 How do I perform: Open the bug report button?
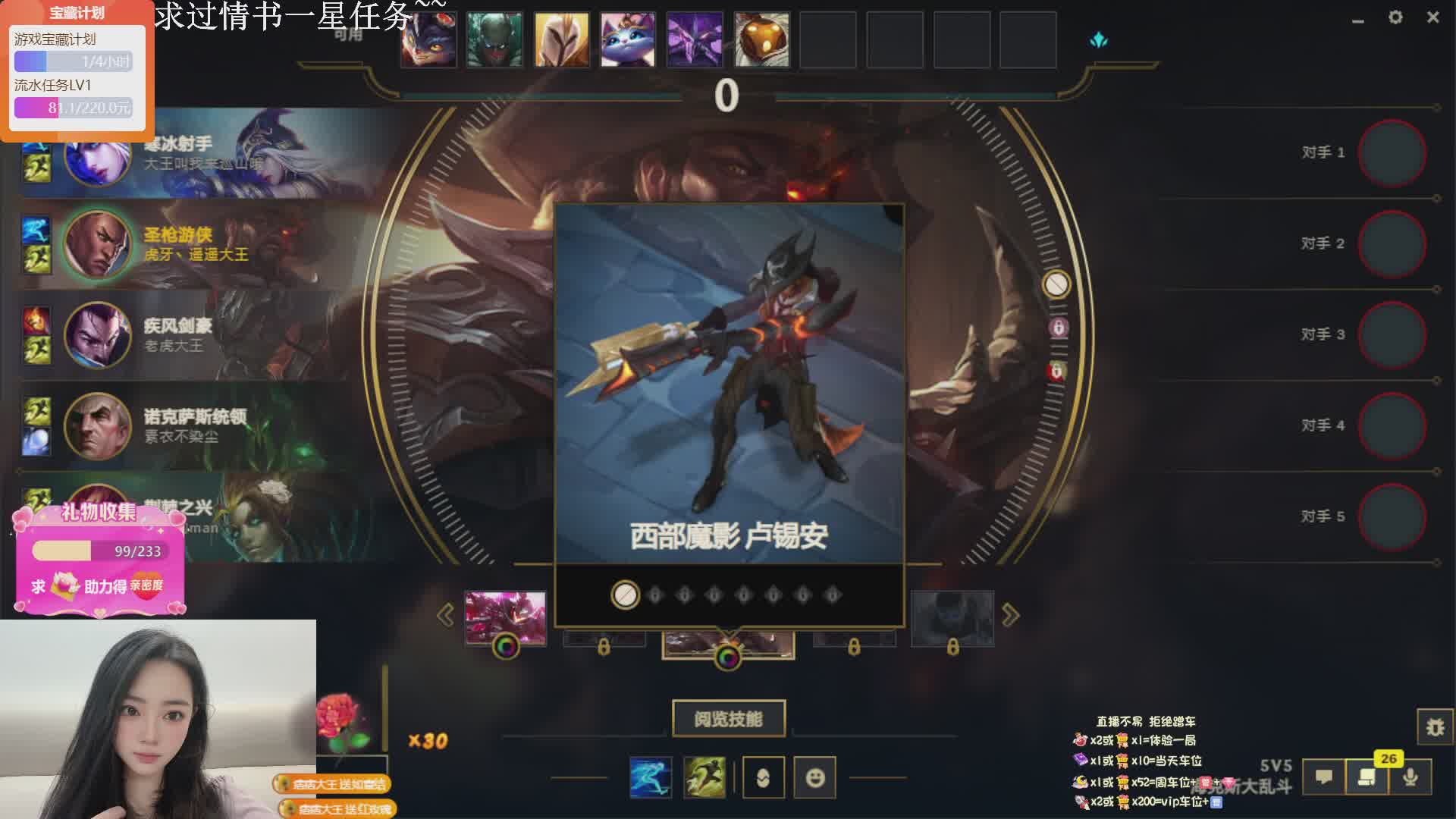tap(1435, 727)
